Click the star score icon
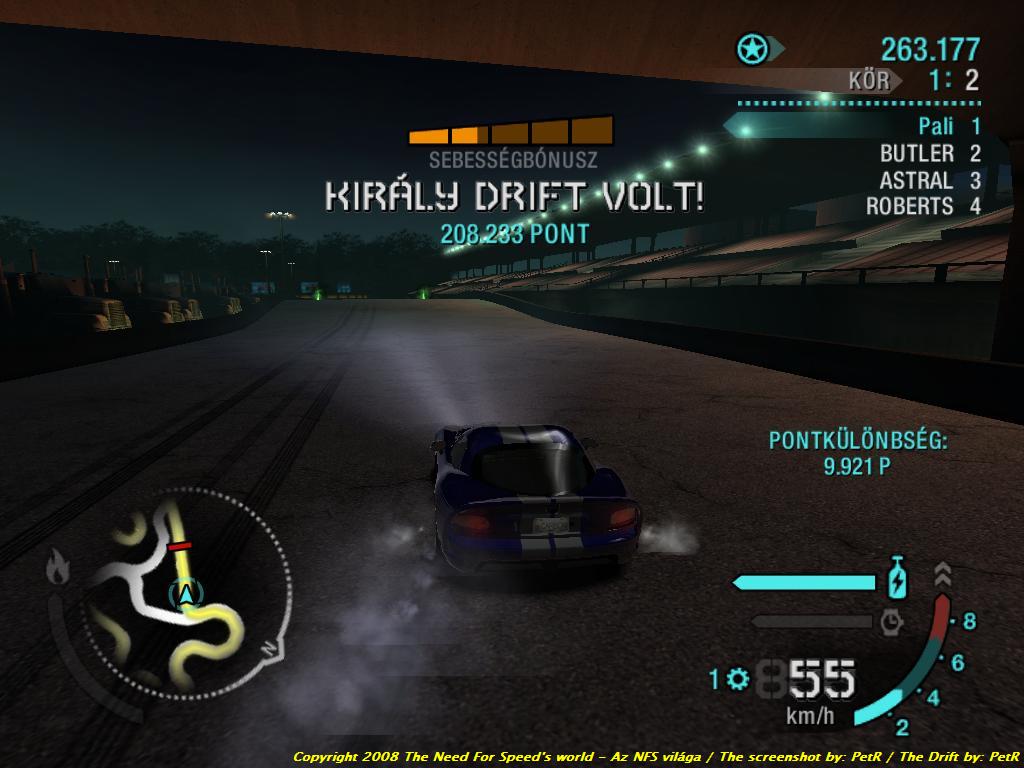Screen dimensions: 1024x768 (750, 48)
